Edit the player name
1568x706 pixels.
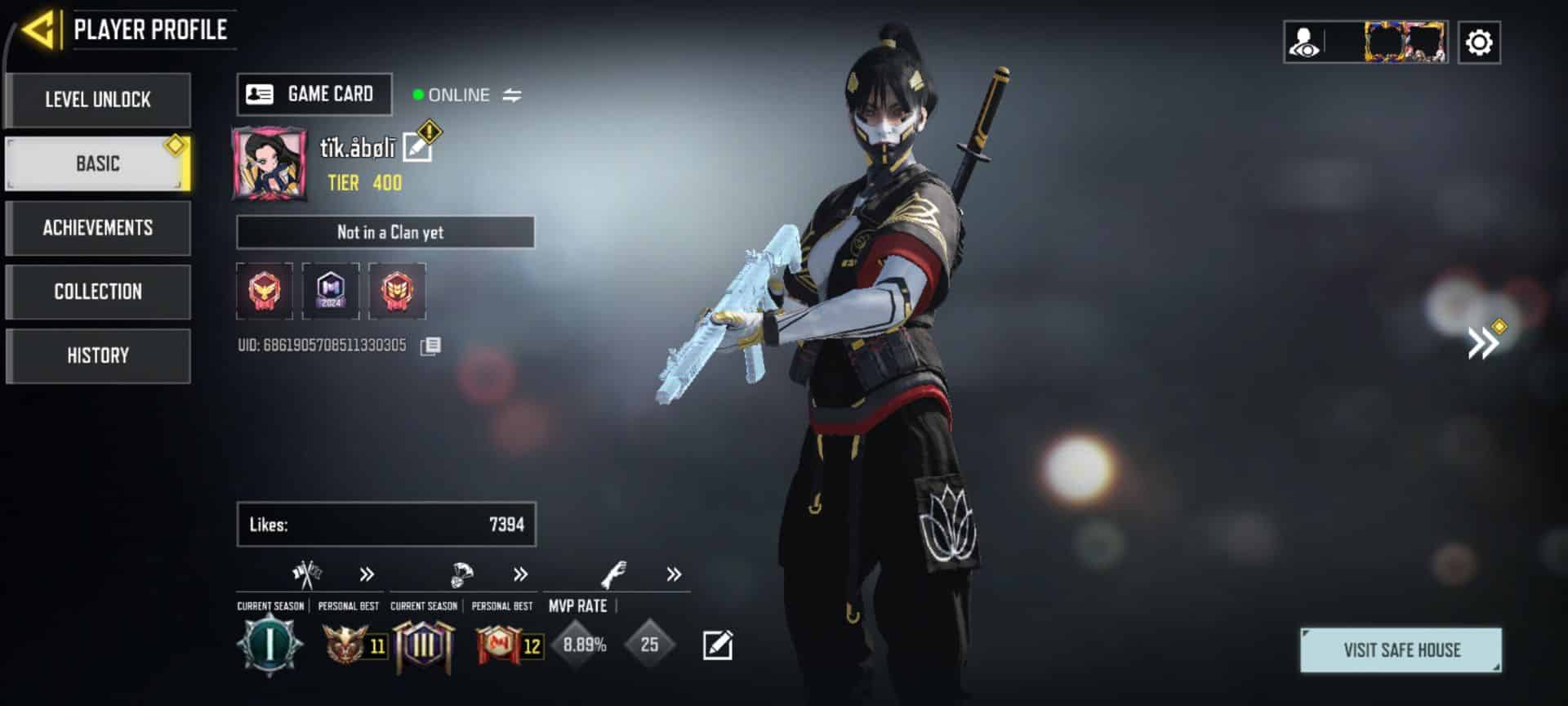(417, 148)
